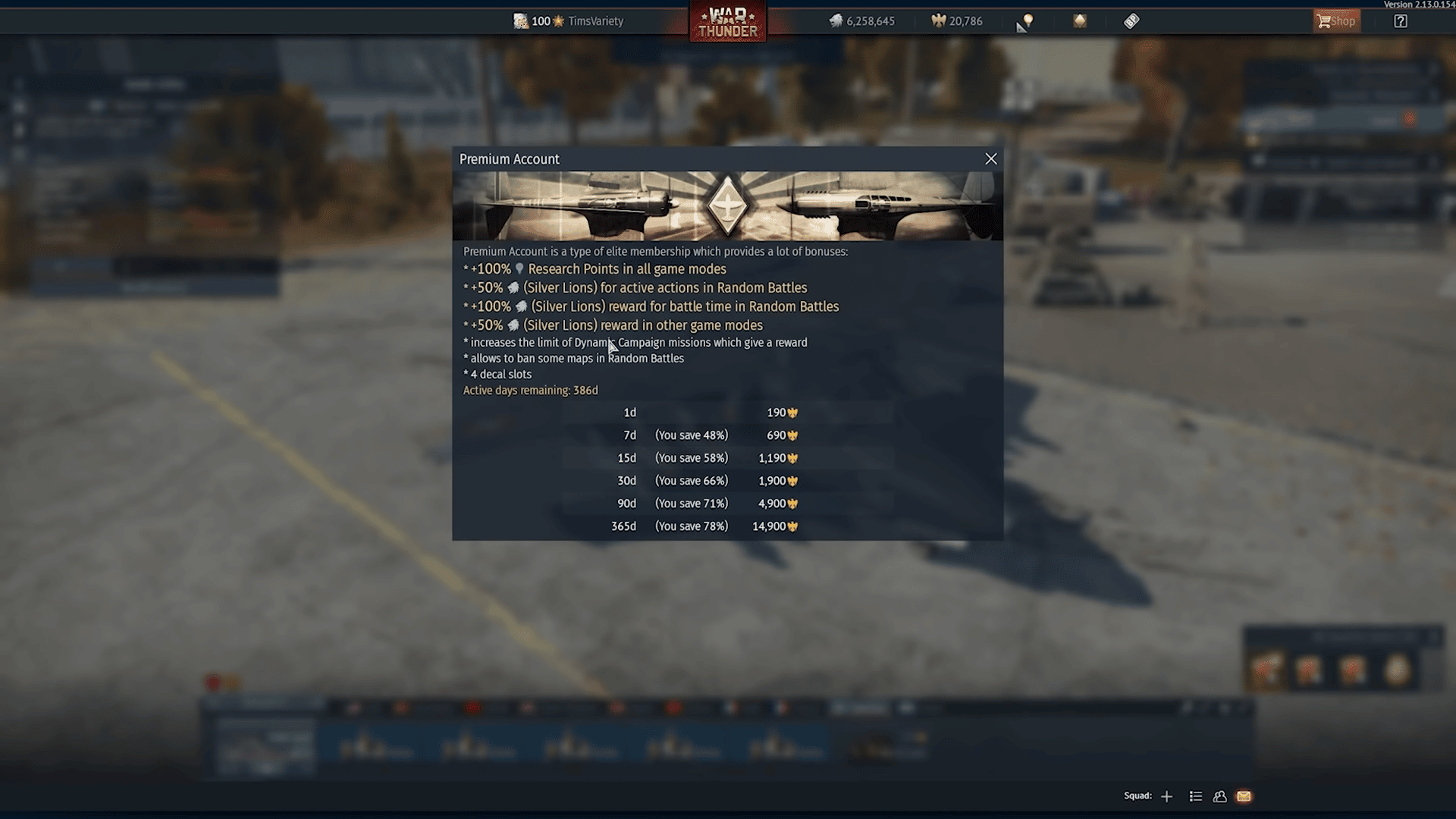1456x819 pixels.
Task: Click the TimsVariety player name
Action: click(x=595, y=20)
